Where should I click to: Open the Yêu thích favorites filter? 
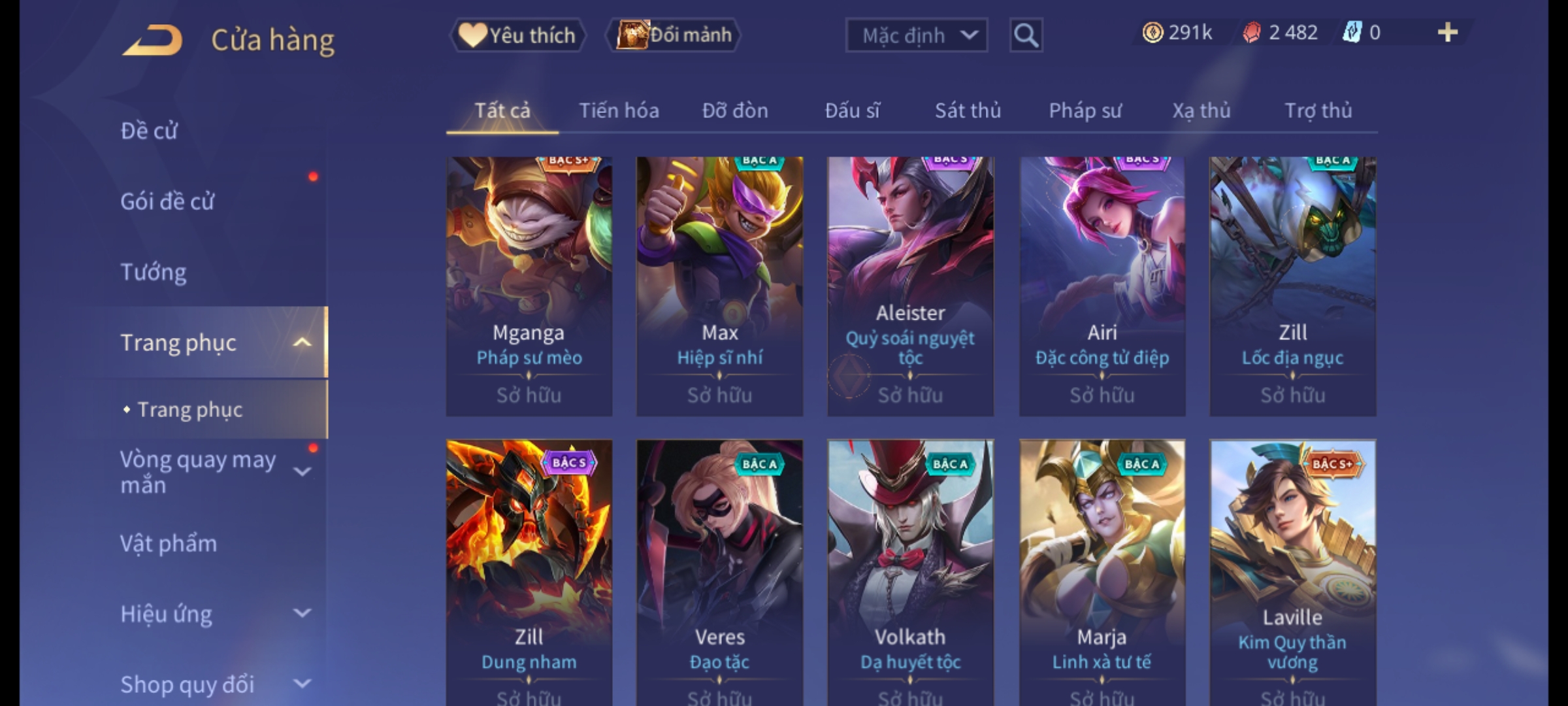click(x=517, y=35)
